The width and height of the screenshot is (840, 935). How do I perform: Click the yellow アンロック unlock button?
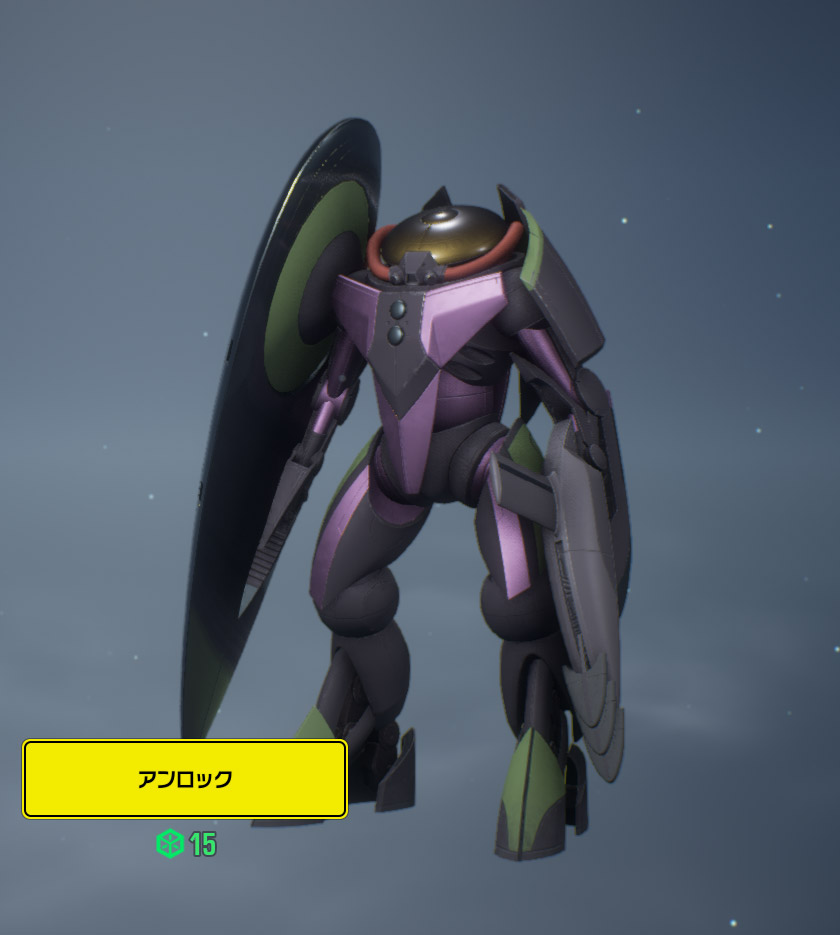coord(185,779)
